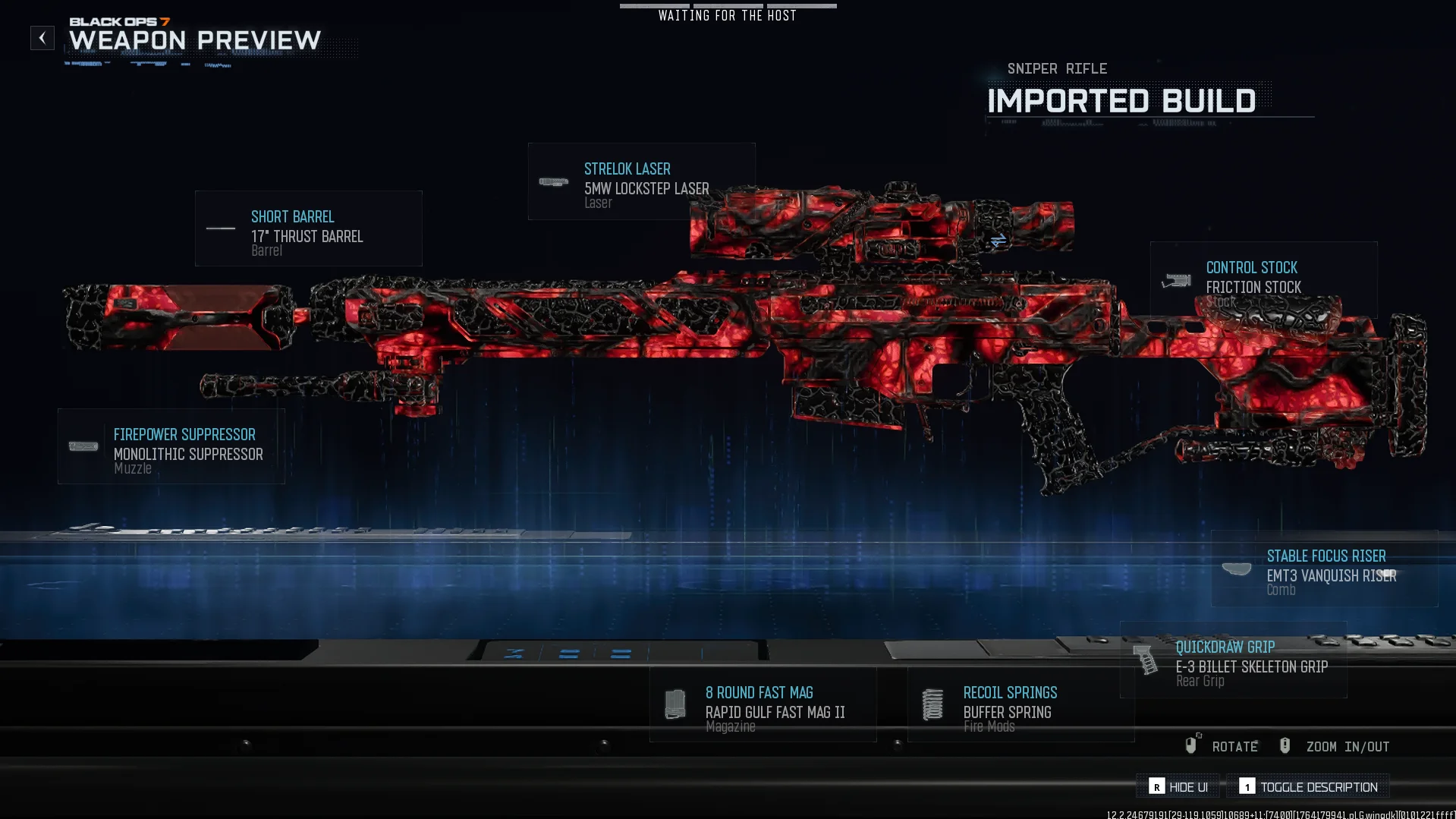Select the 8 Round Fast Mag card
Screen dimensions: 1456x819
point(763,704)
